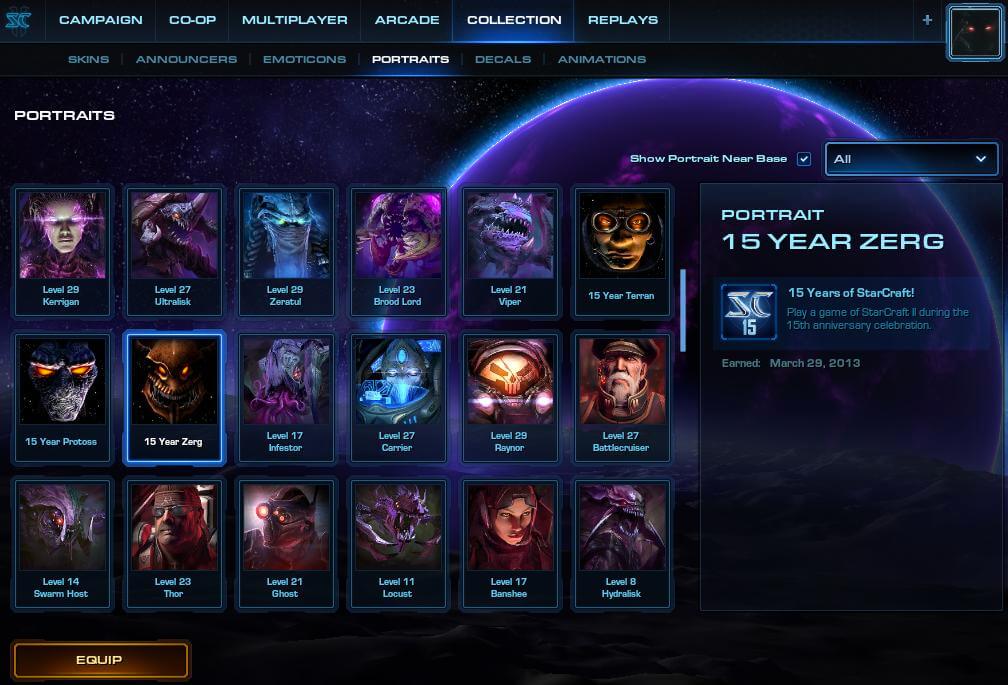Open the Replays section
Image resolution: width=1008 pixels, height=685 pixels.
pos(623,20)
